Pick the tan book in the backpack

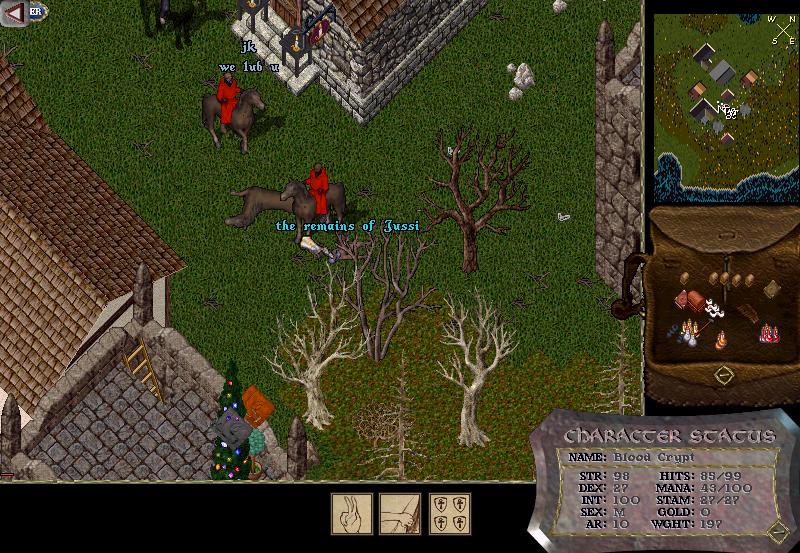(773, 289)
